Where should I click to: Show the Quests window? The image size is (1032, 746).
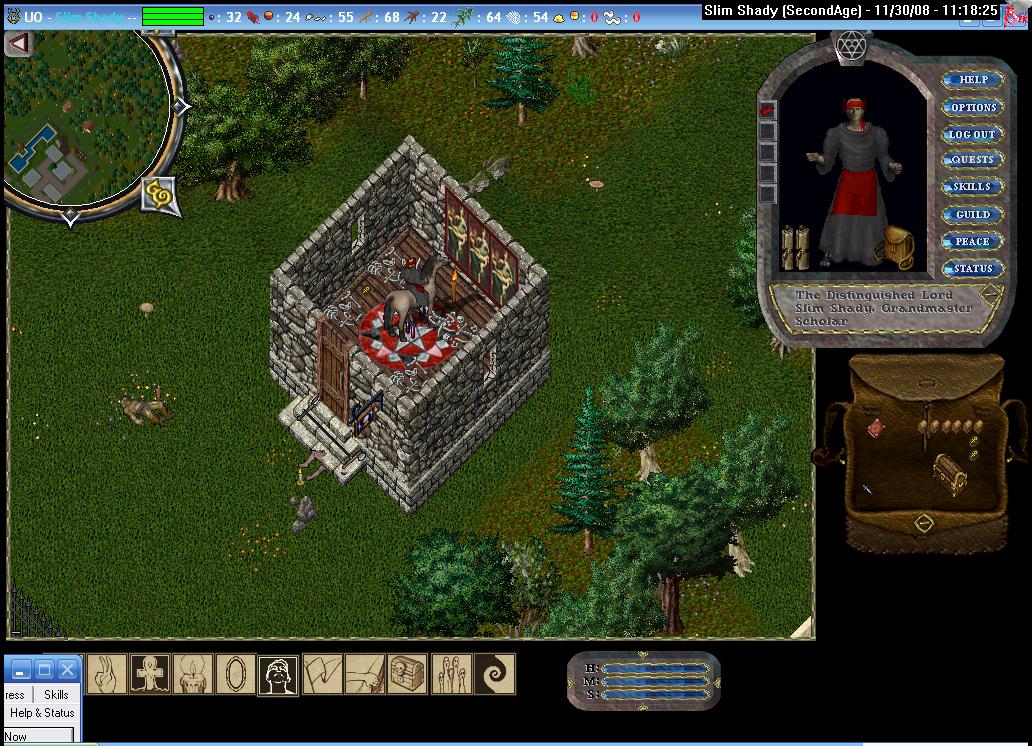coord(972,160)
